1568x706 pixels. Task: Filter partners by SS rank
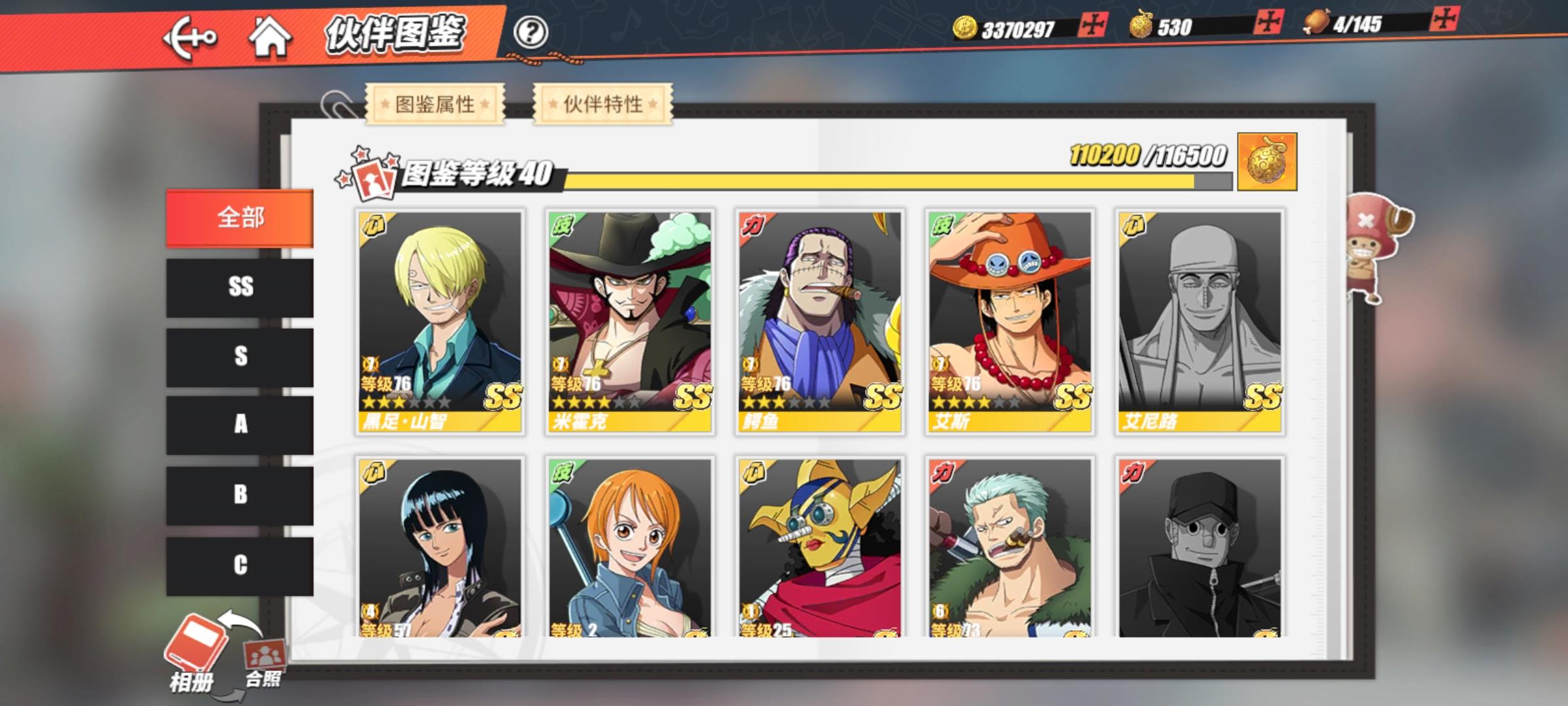point(240,287)
